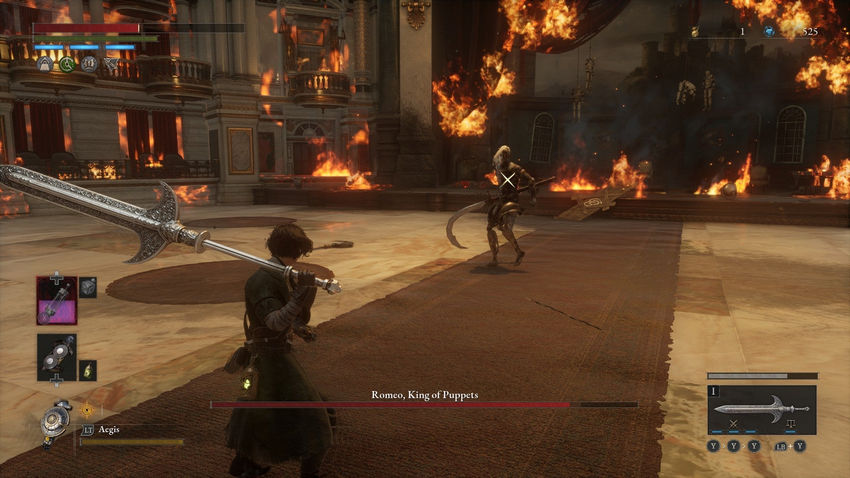This screenshot has height=478, width=850.
Task: Select the blue Ergo currency icon
Action: coord(769,32)
